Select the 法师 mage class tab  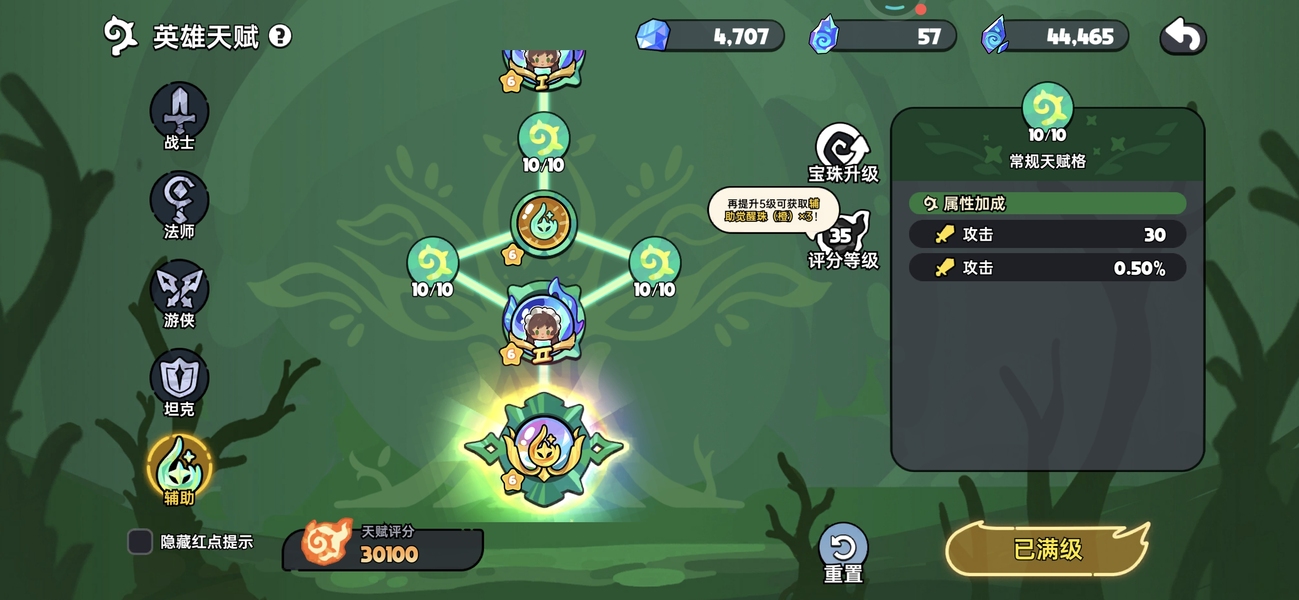pyautogui.click(x=179, y=201)
